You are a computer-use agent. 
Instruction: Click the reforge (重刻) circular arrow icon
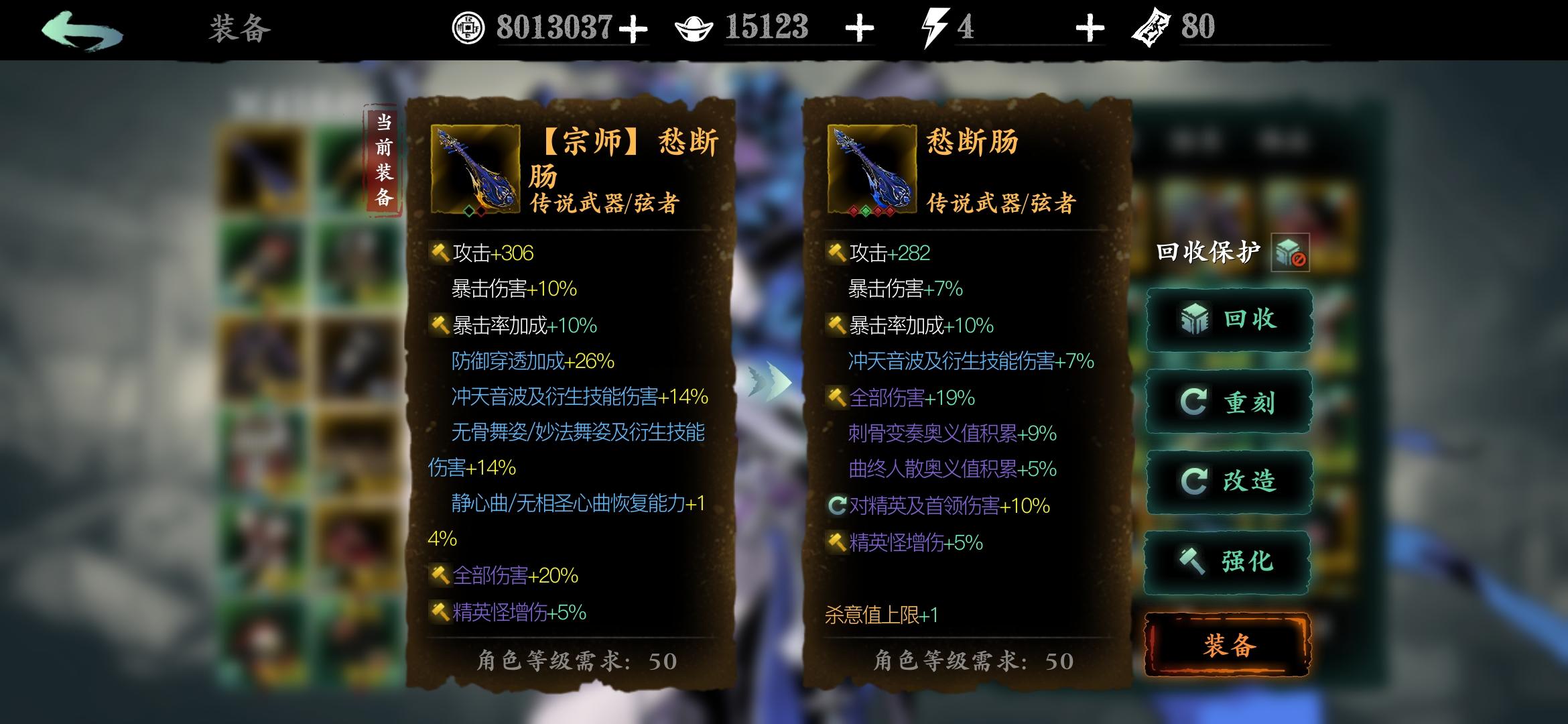[x=1195, y=400]
